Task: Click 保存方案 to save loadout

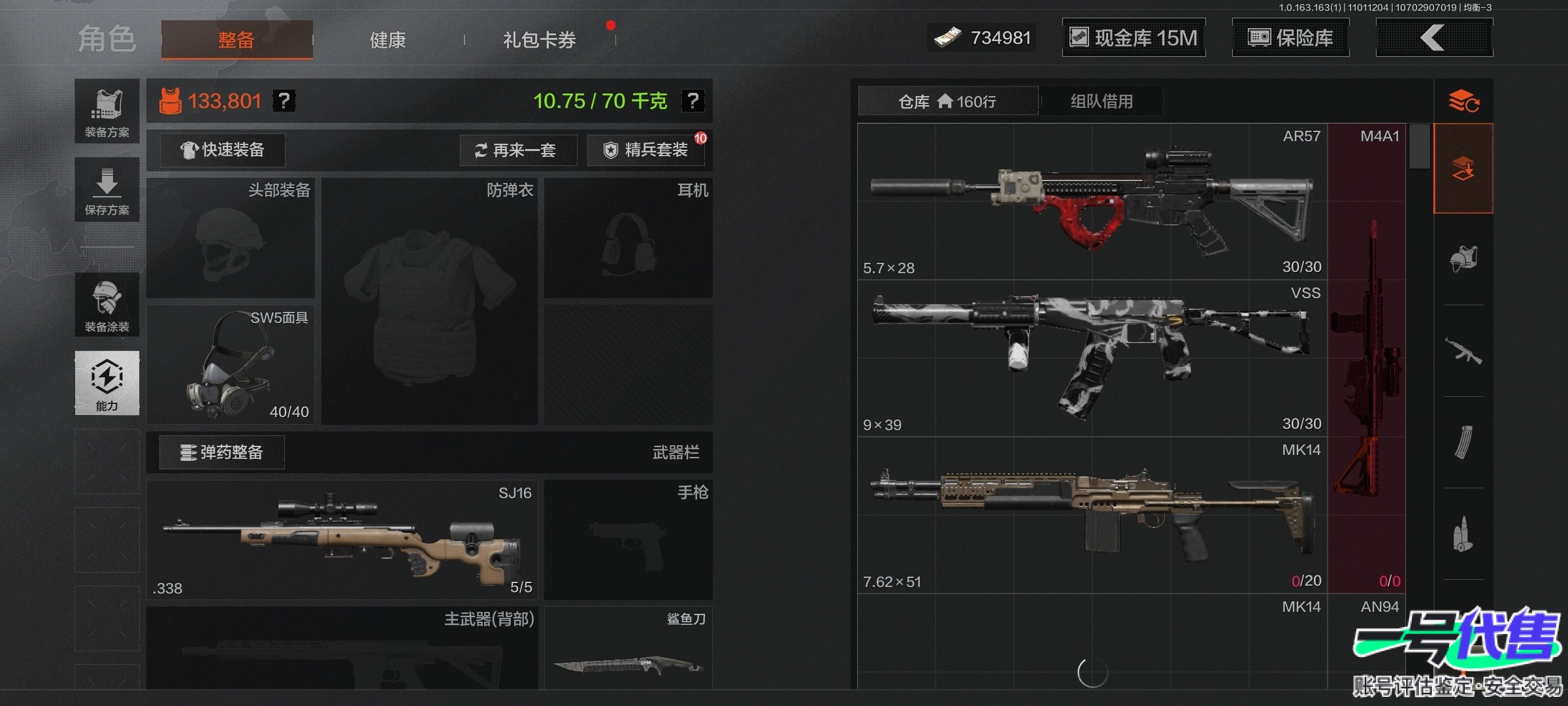Action: [x=107, y=190]
